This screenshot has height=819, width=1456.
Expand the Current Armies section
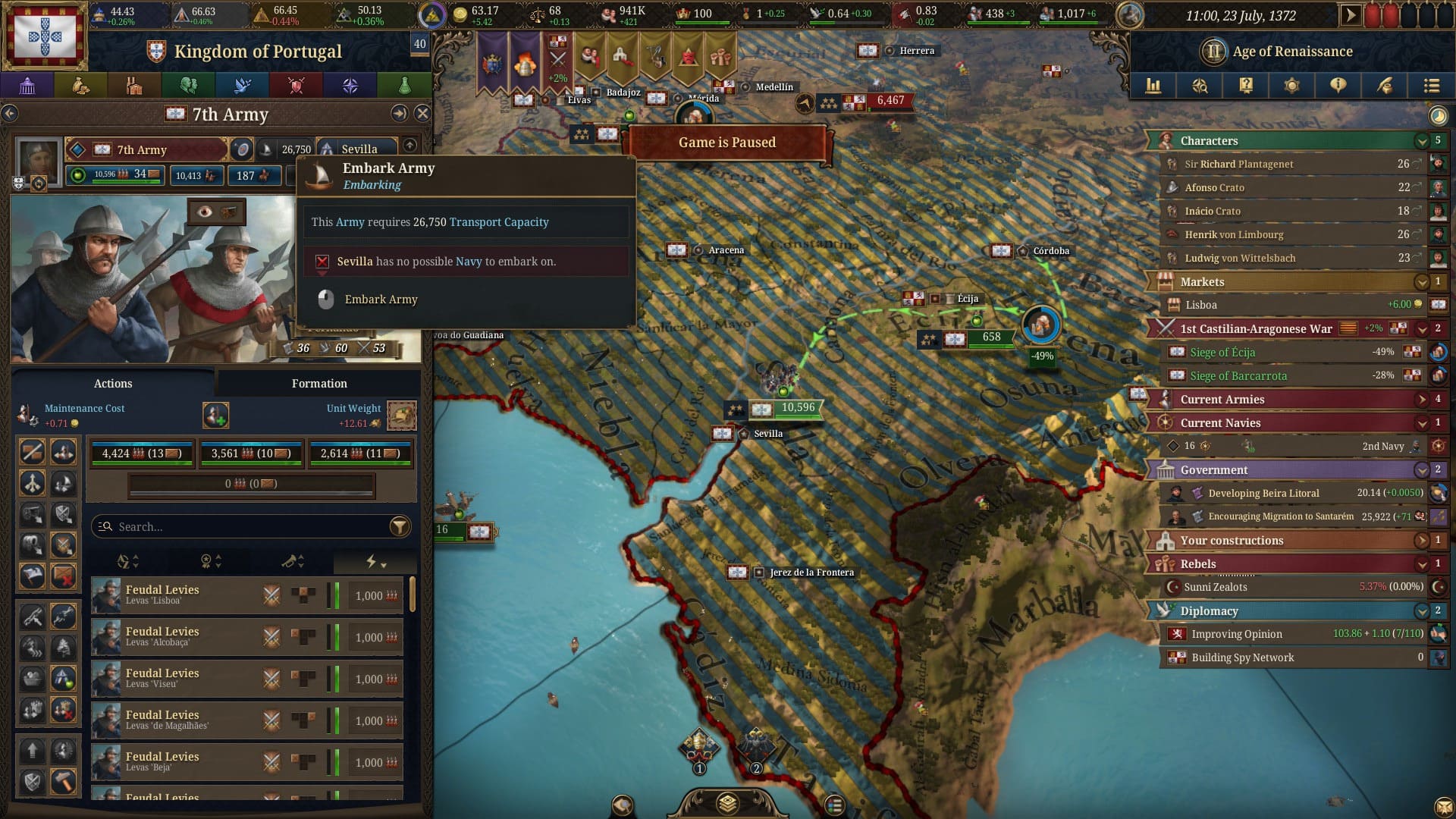click(x=1420, y=399)
